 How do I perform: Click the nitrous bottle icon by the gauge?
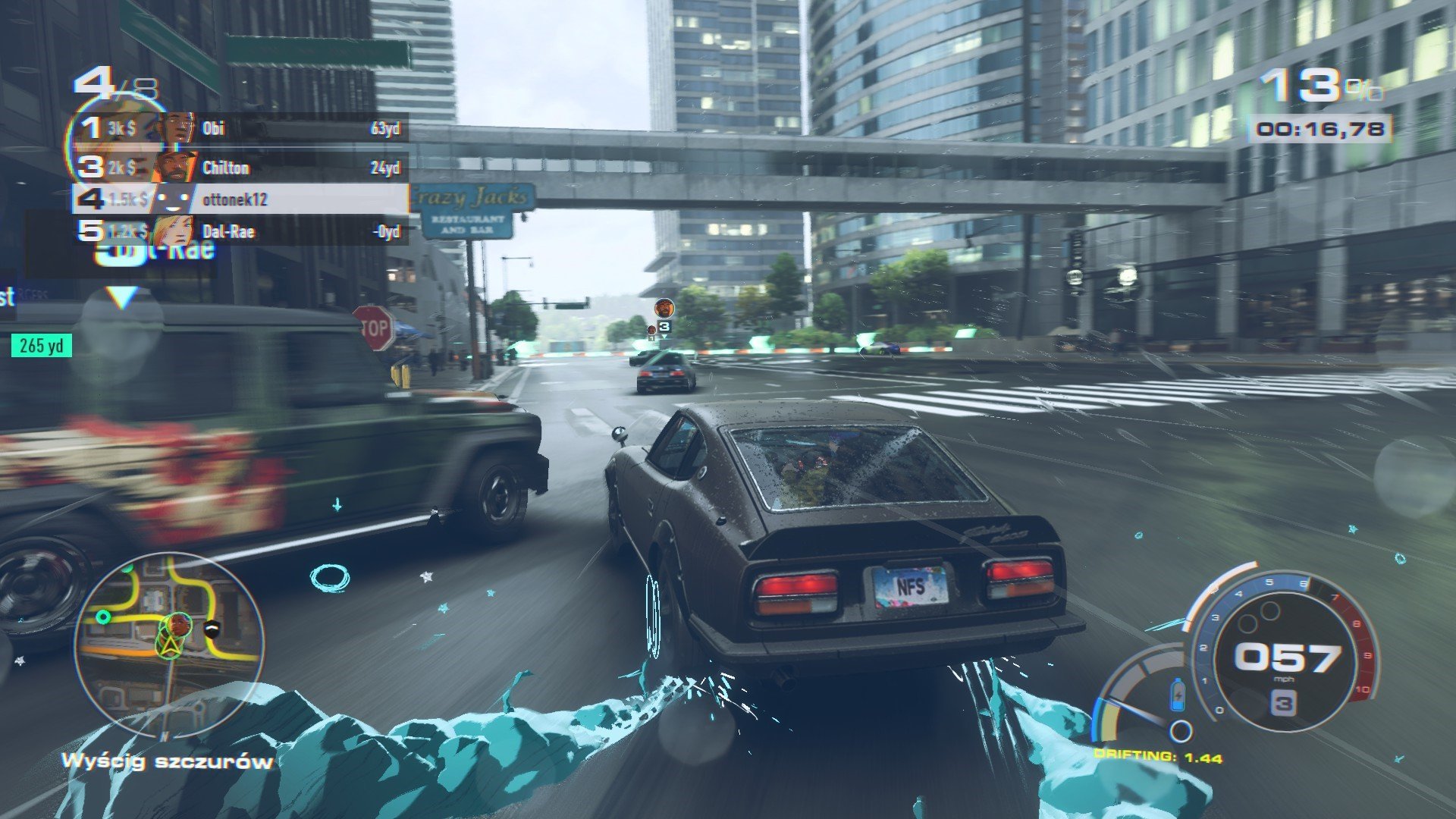tap(1177, 694)
